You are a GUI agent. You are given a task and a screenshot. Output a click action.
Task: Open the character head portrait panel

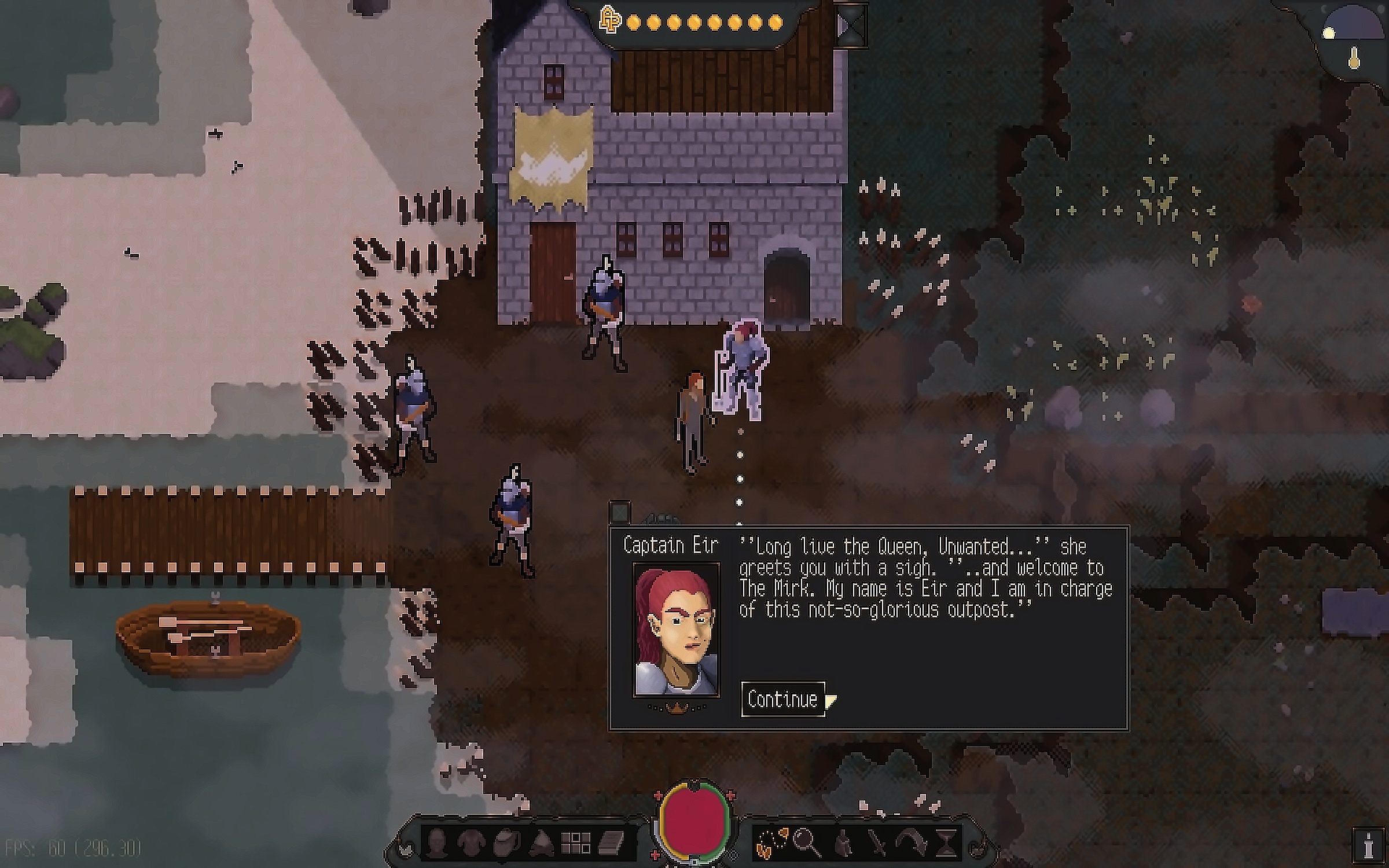tap(436, 843)
